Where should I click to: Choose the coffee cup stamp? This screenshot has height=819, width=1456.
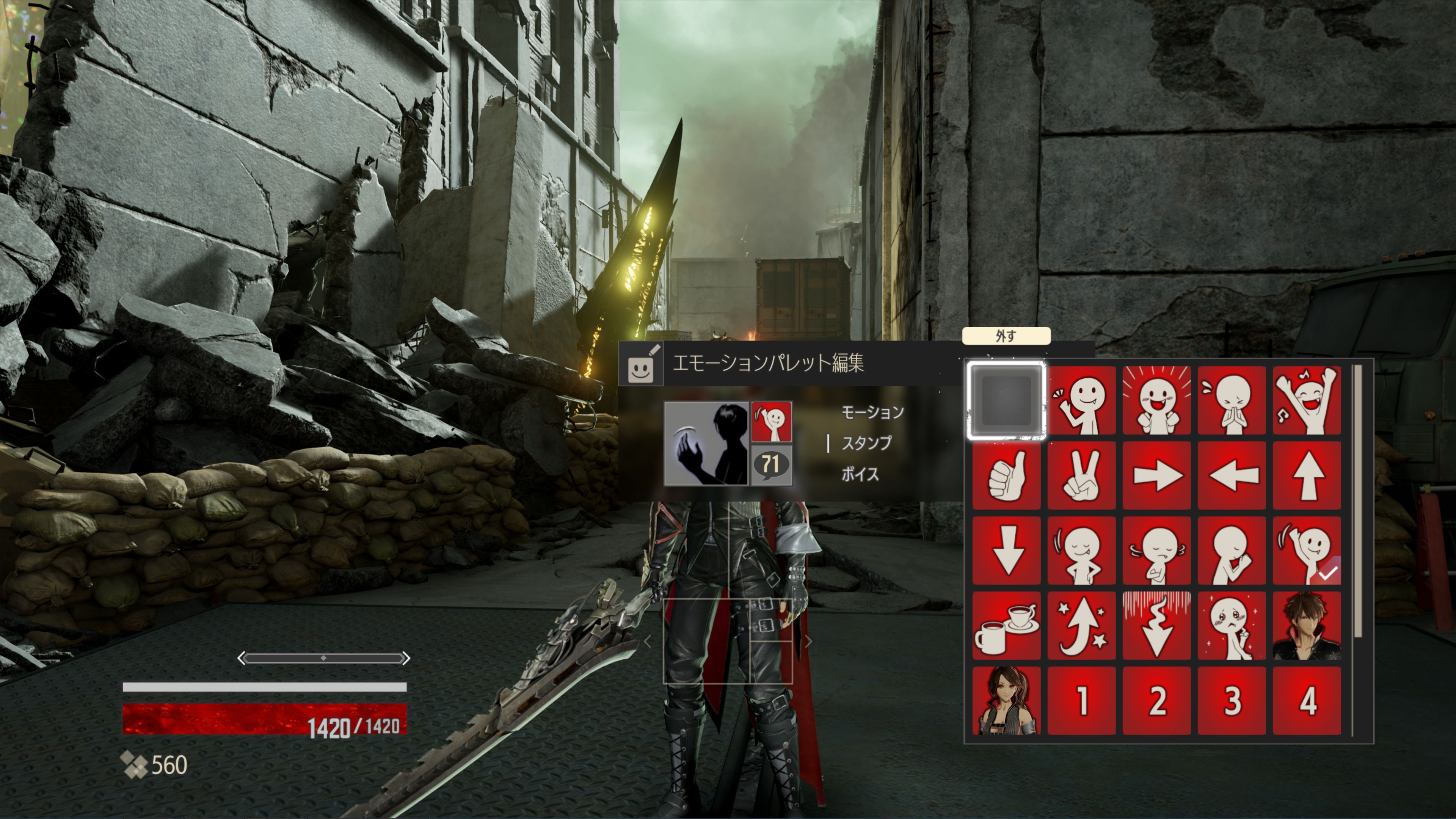1006,626
